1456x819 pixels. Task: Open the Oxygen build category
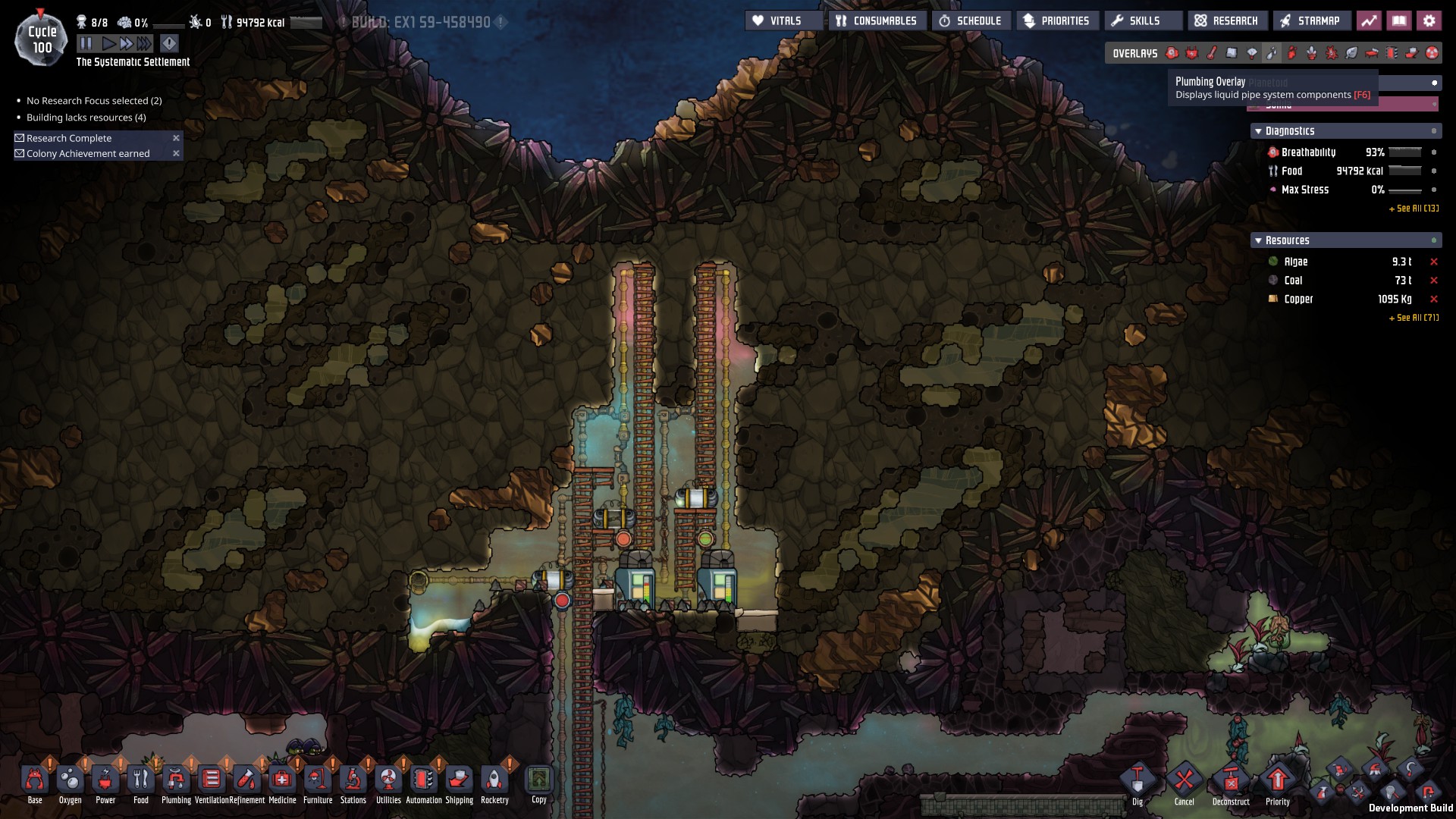[x=70, y=781]
